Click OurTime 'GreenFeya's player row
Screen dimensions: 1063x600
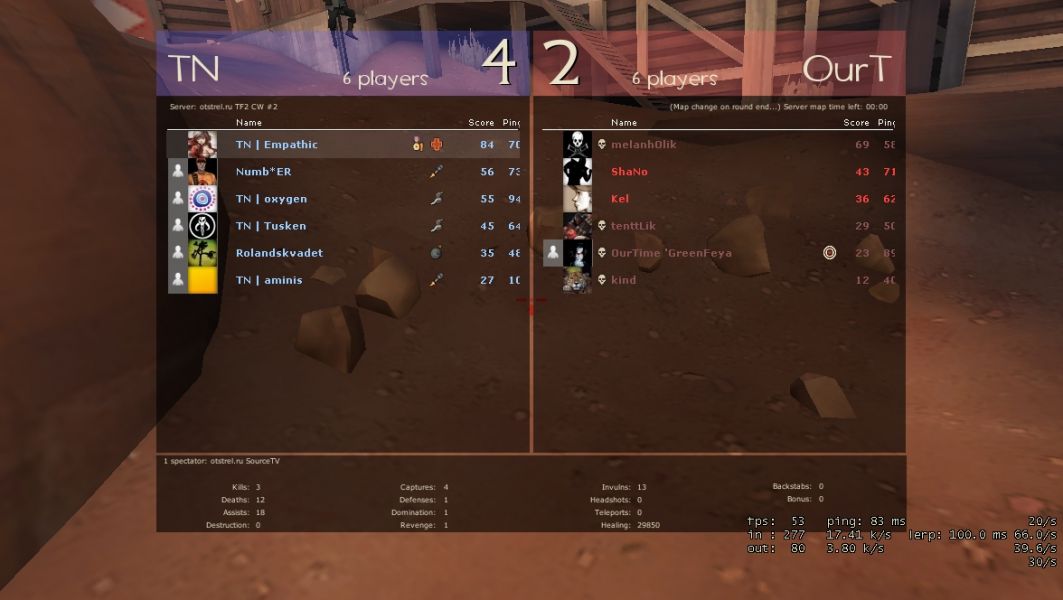(671, 253)
